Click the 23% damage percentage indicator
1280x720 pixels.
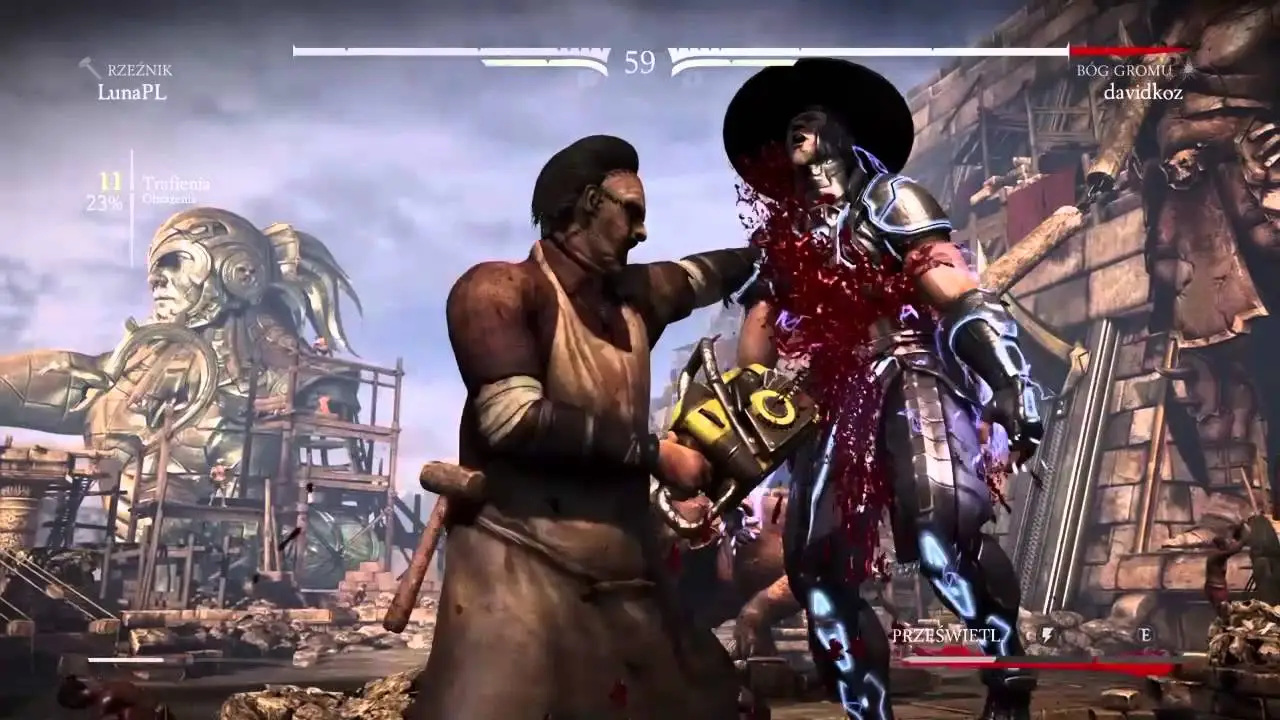pos(105,201)
